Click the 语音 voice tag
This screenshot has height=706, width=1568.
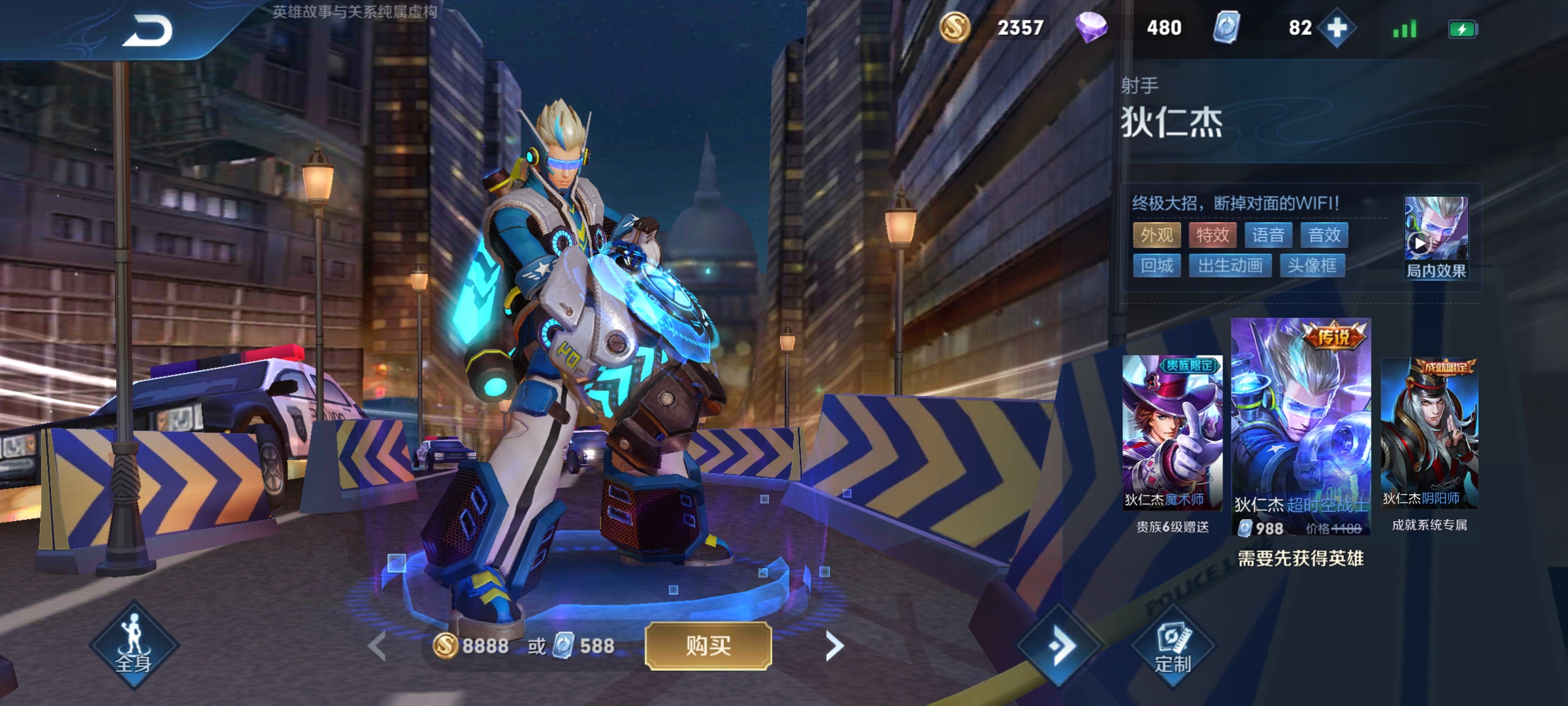(x=1268, y=235)
